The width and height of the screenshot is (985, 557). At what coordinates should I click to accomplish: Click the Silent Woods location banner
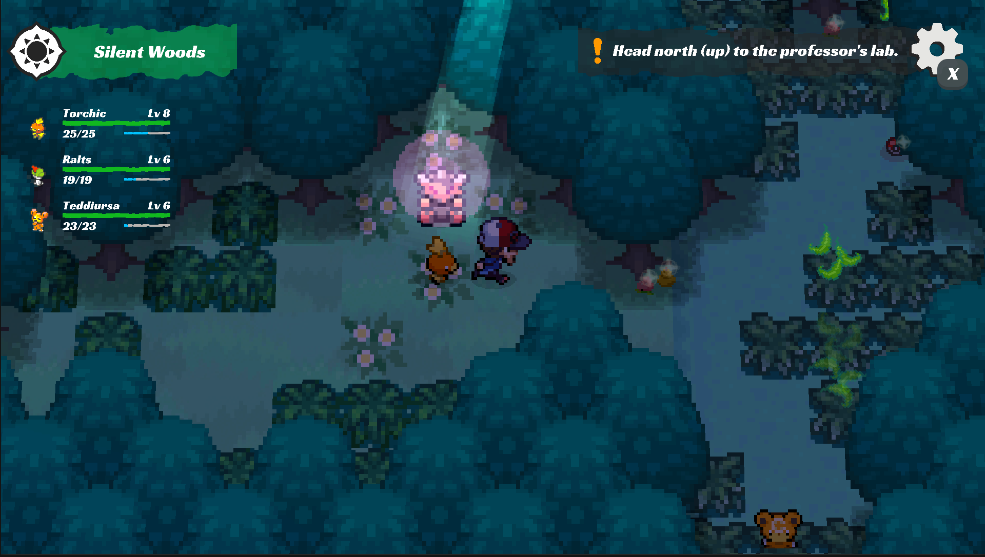coord(149,52)
